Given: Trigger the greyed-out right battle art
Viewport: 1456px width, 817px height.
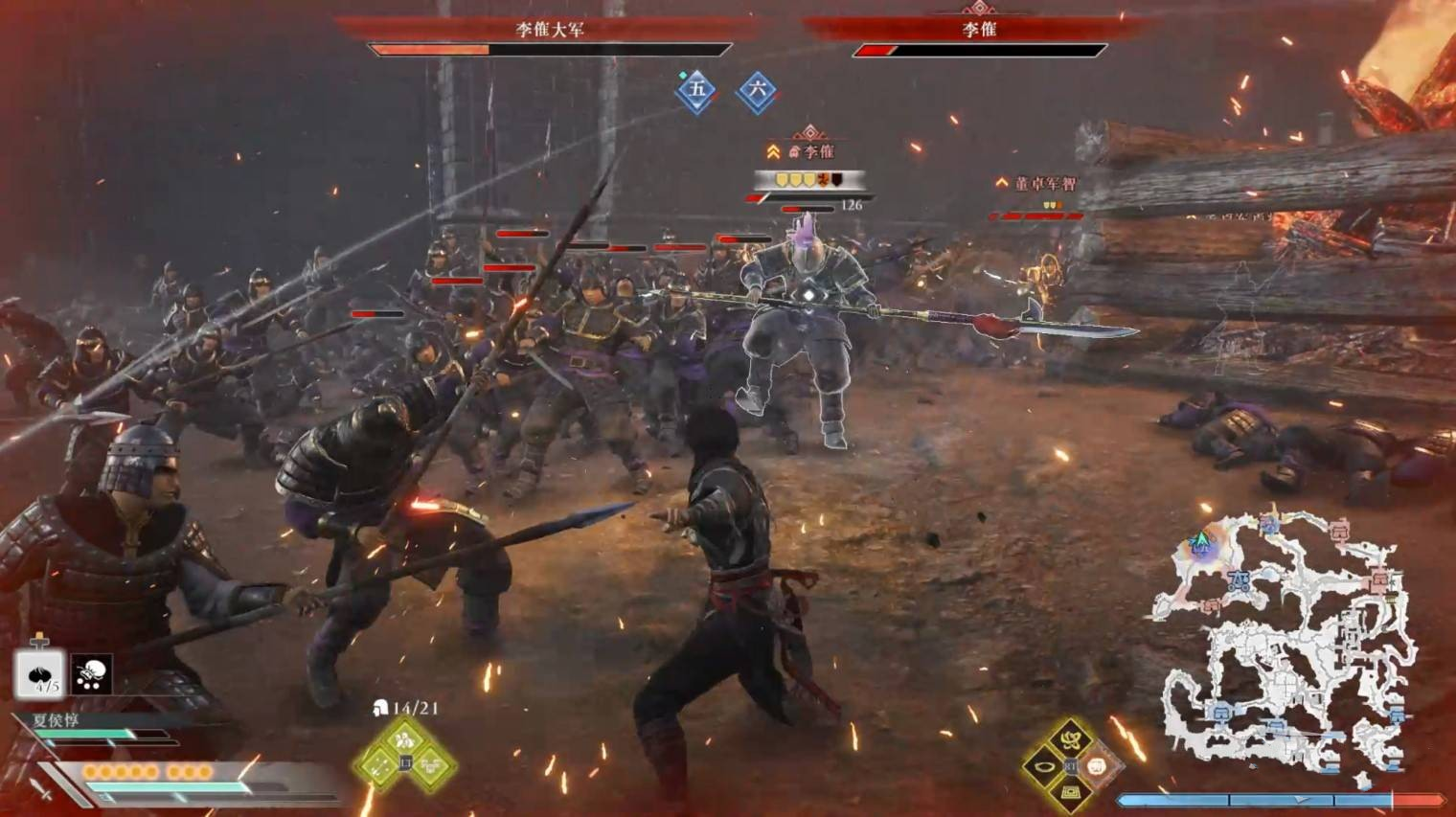Looking at the screenshot, I should (x=1098, y=766).
